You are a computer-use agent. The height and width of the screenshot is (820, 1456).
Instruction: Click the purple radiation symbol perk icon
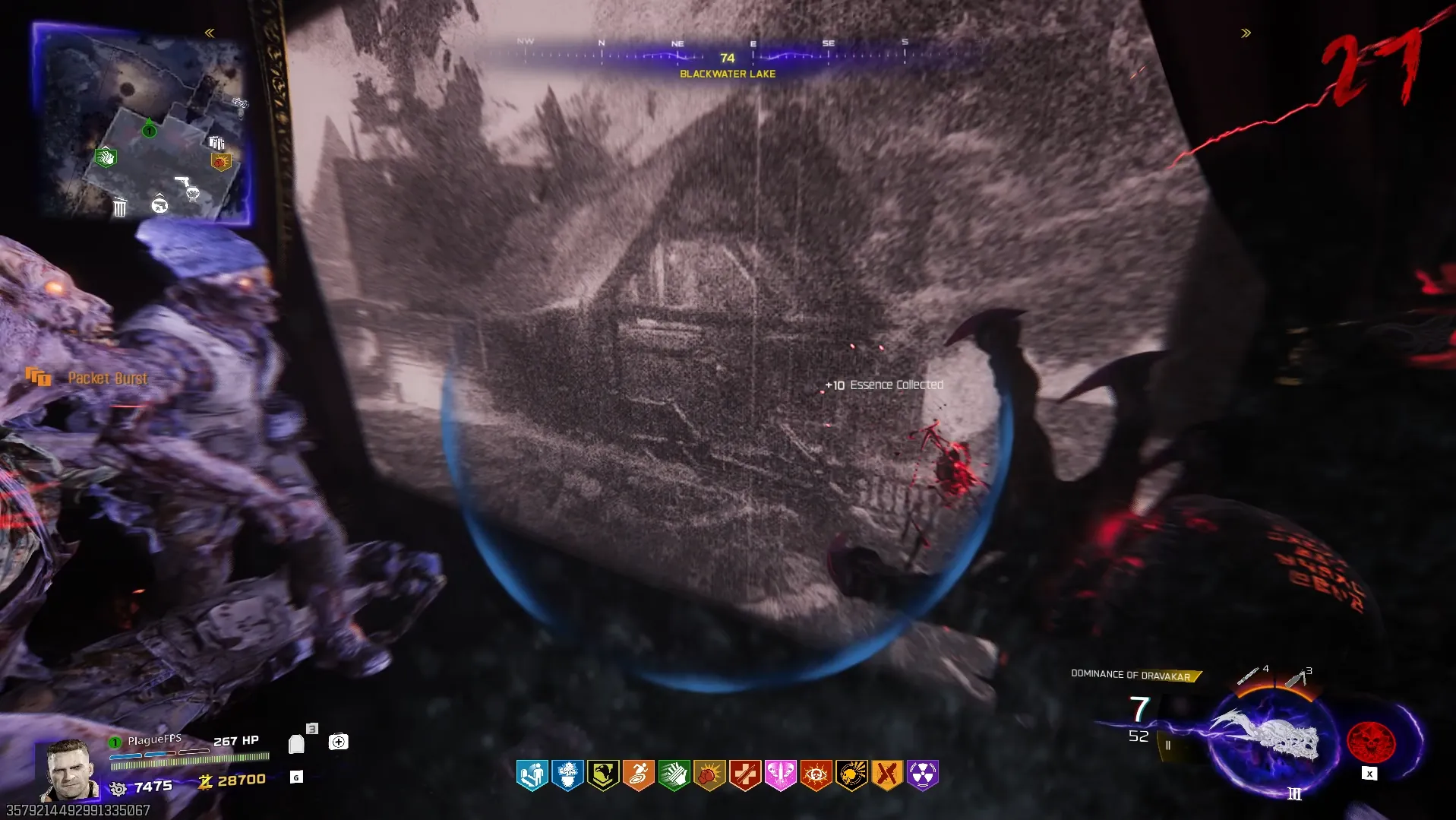coord(922,775)
